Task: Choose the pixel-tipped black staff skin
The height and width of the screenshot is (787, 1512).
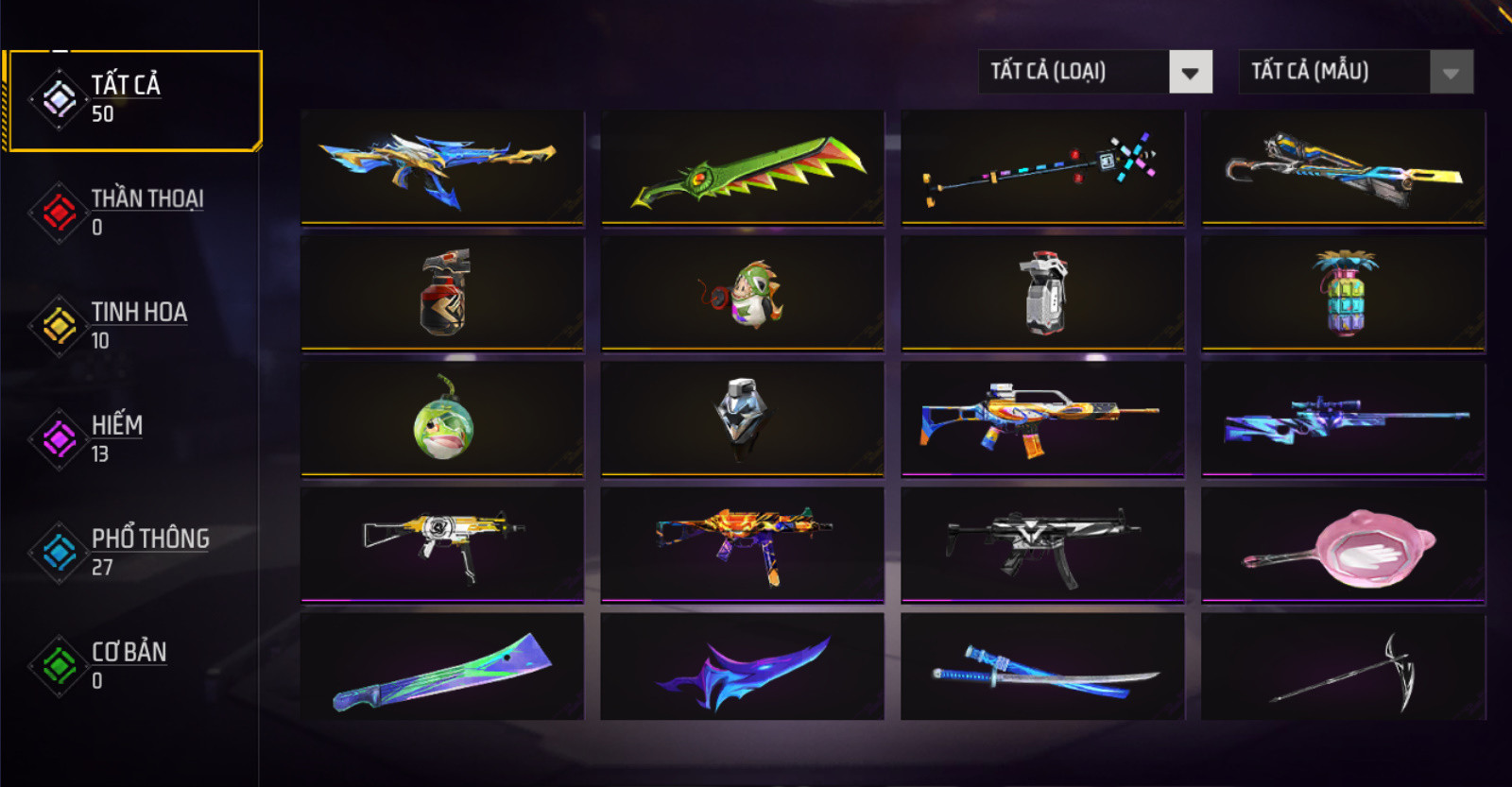Action: tap(1042, 168)
